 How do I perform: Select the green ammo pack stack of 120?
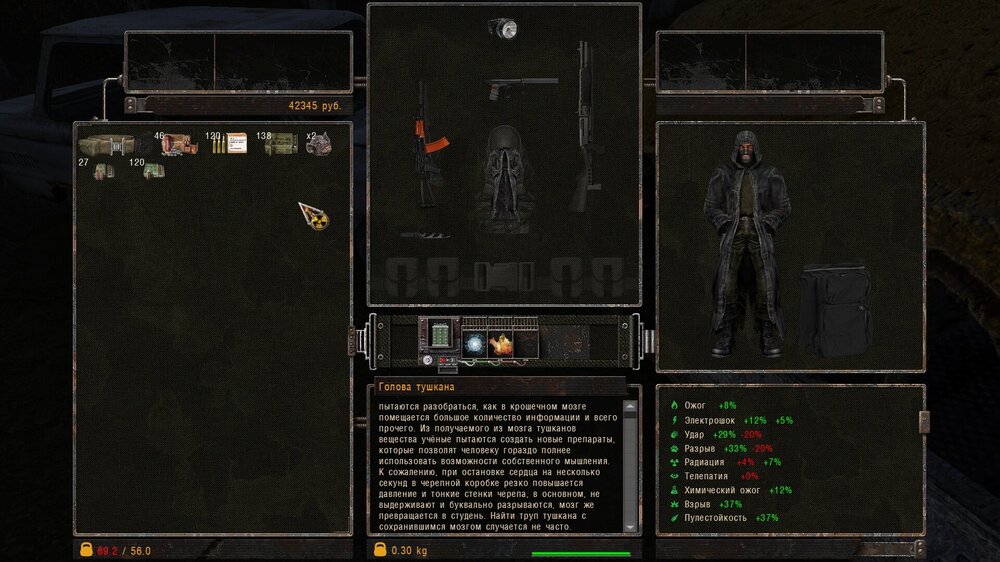[x=153, y=171]
